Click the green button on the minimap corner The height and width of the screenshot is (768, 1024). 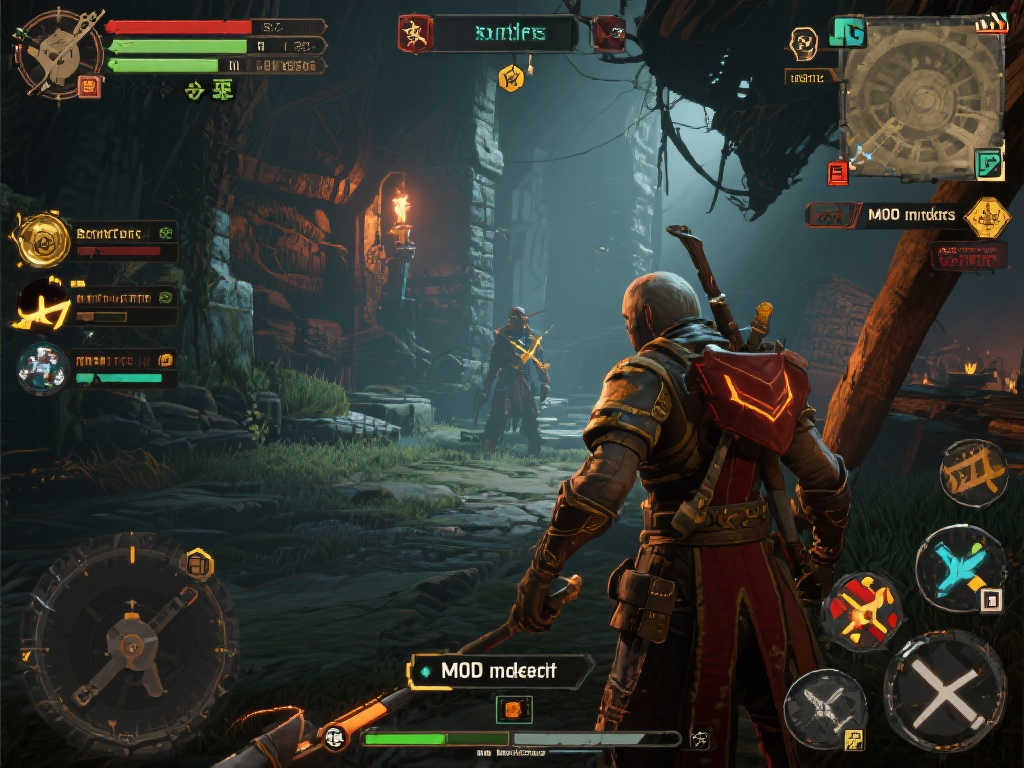click(x=988, y=163)
